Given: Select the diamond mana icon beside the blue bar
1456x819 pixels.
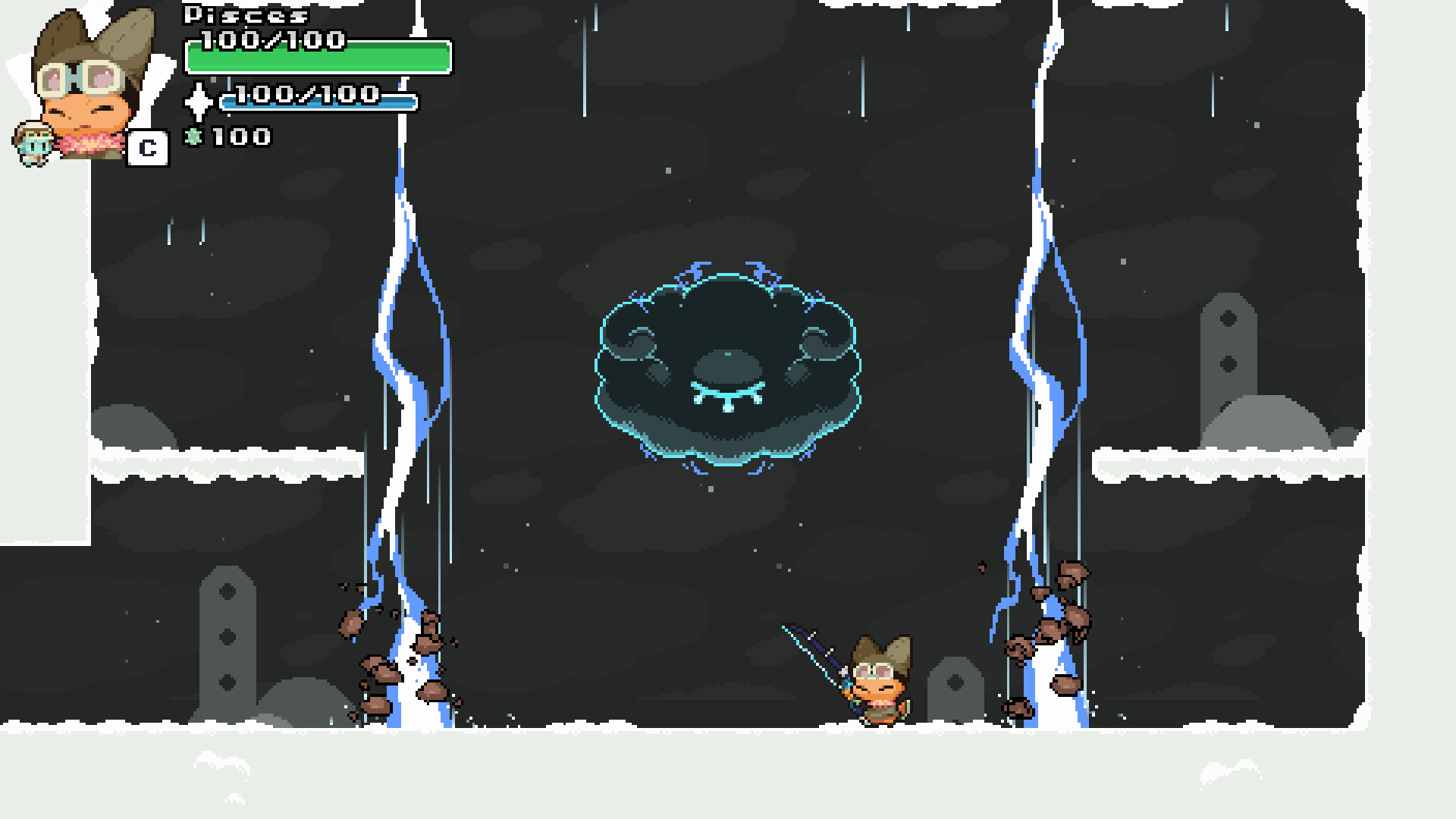Looking at the screenshot, I should pos(196,99).
